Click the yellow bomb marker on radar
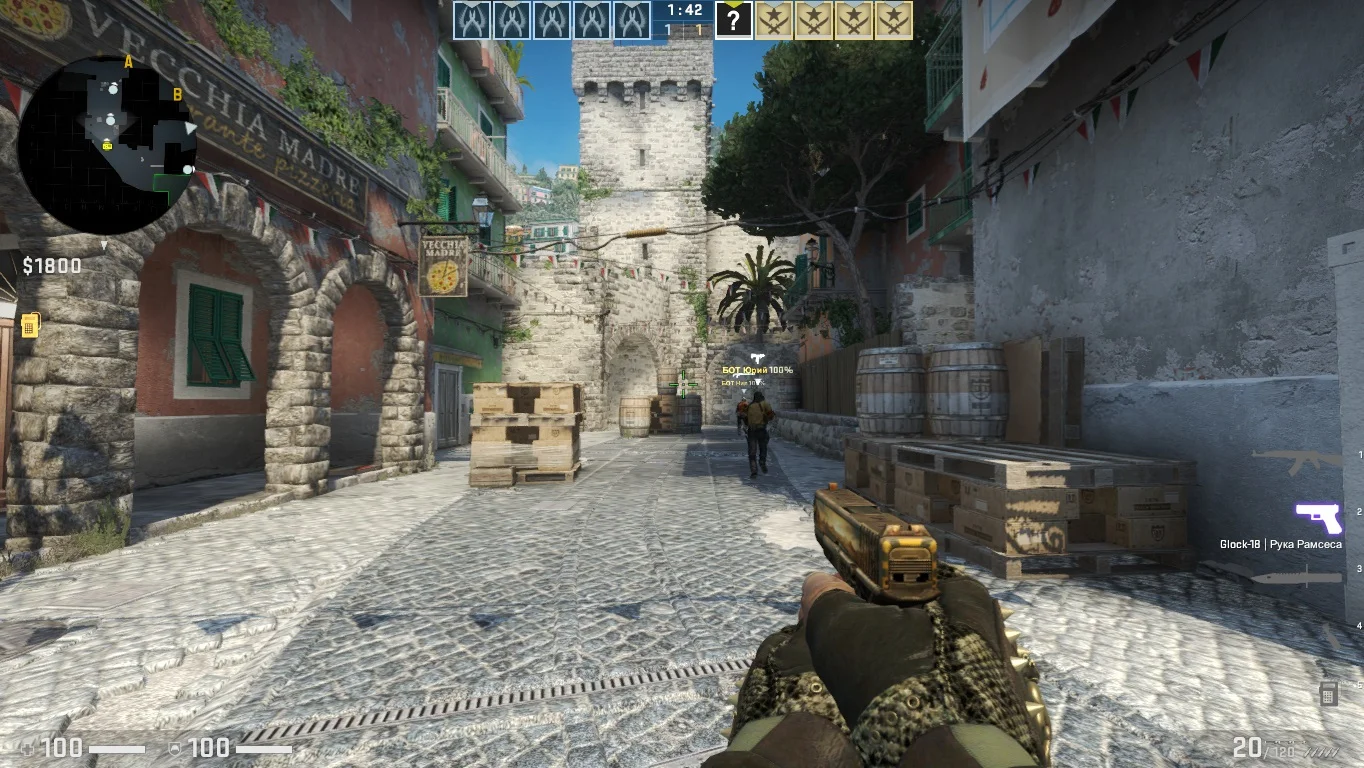Viewport: 1364px width, 768px height. (x=108, y=145)
